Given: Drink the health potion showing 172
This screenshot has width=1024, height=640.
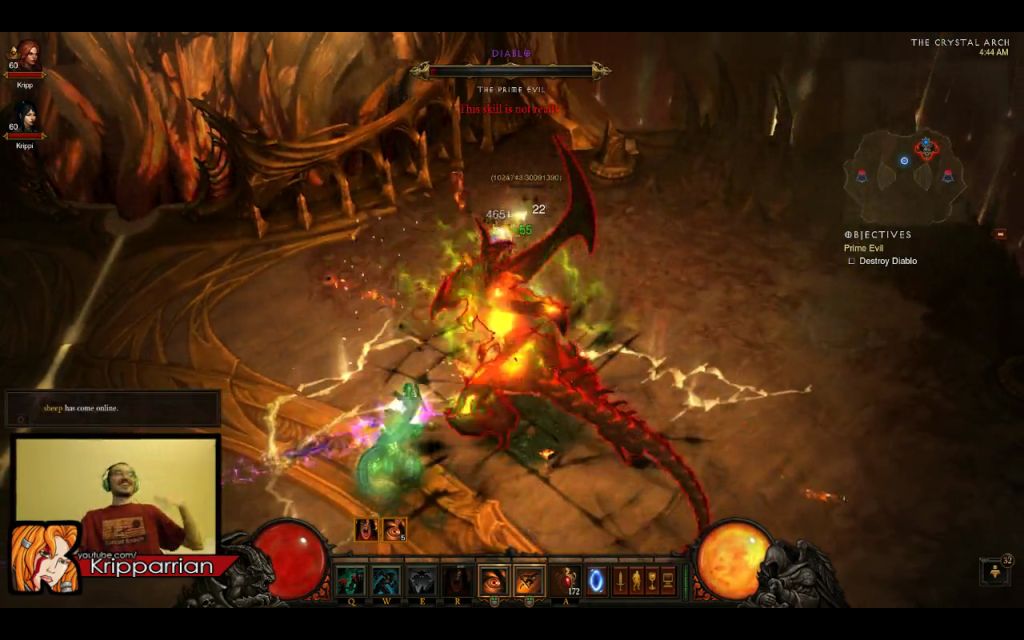Looking at the screenshot, I should point(567,580).
